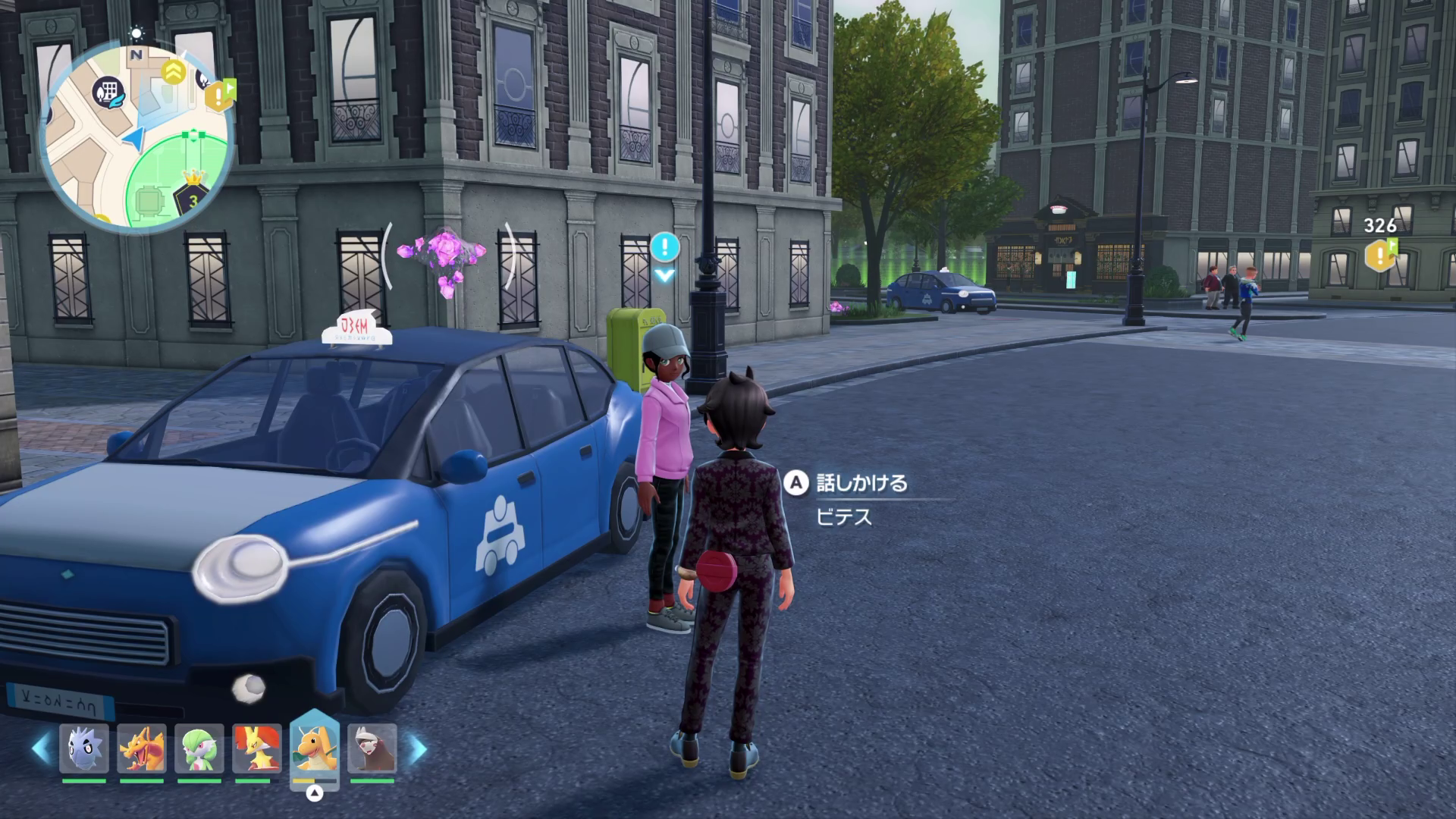Open the circular minimap

click(135, 138)
